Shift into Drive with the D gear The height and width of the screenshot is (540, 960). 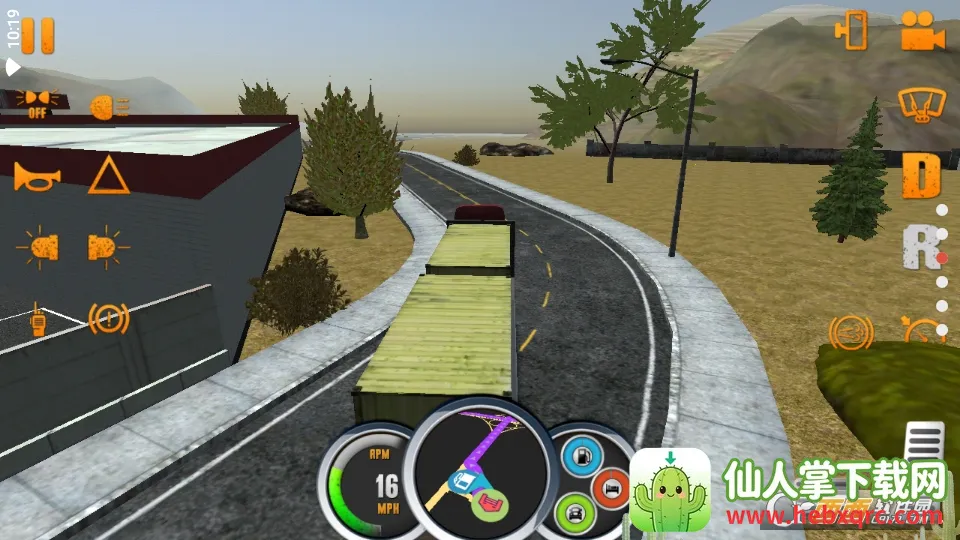922,176
